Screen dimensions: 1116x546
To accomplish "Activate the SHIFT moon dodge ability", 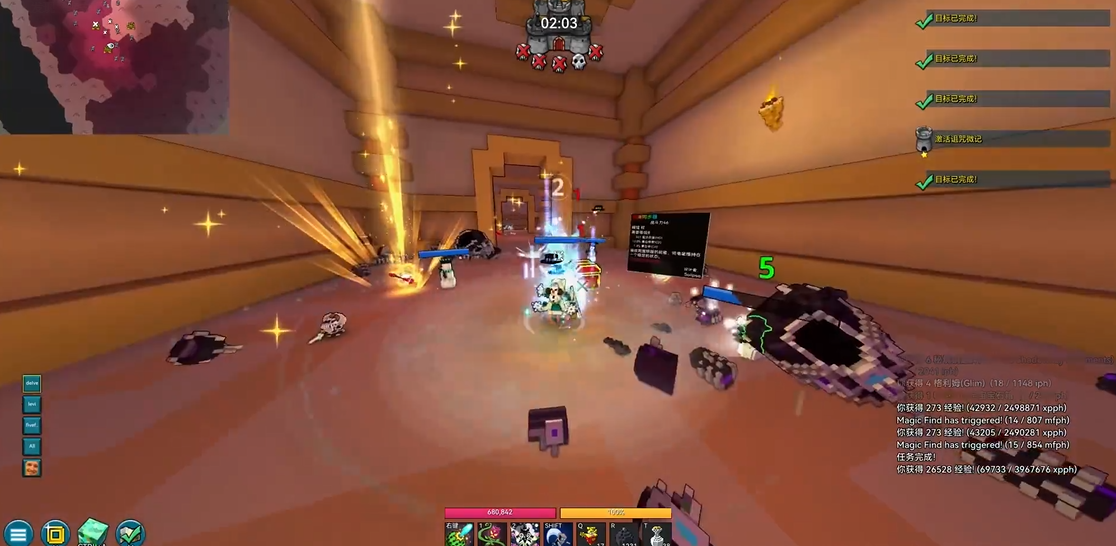I will point(558,534).
